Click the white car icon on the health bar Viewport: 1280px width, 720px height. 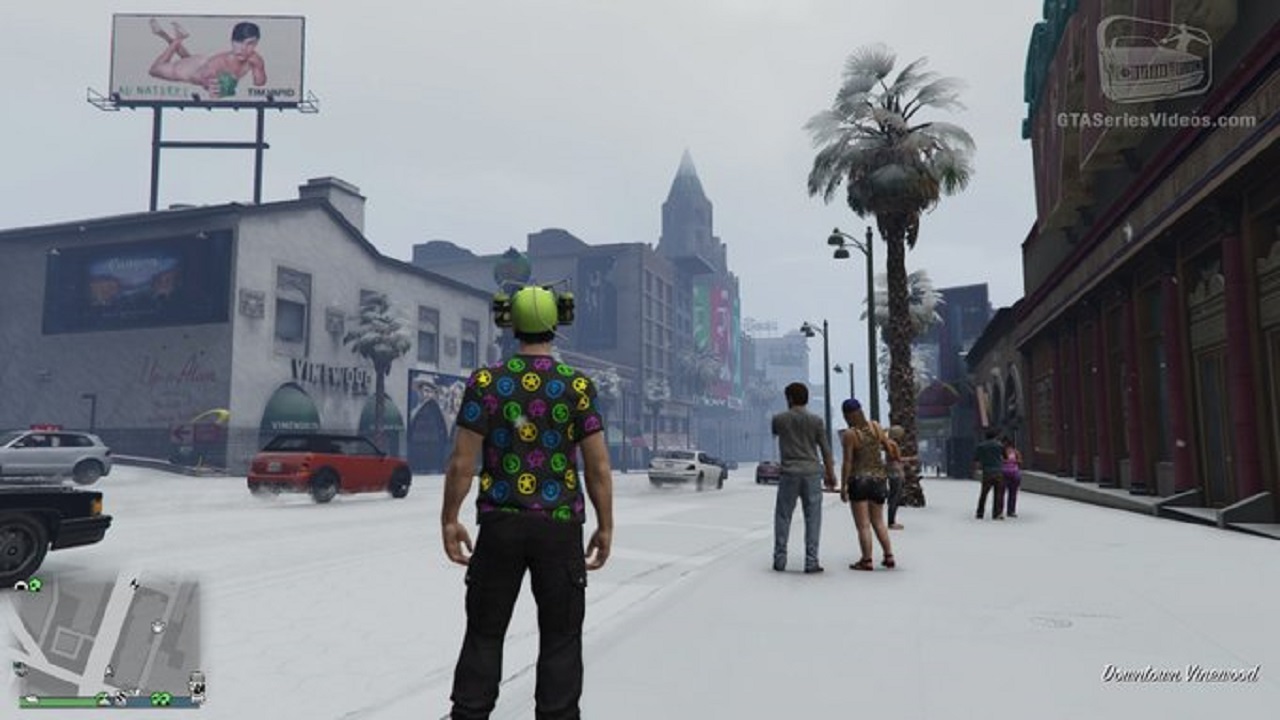point(31,700)
